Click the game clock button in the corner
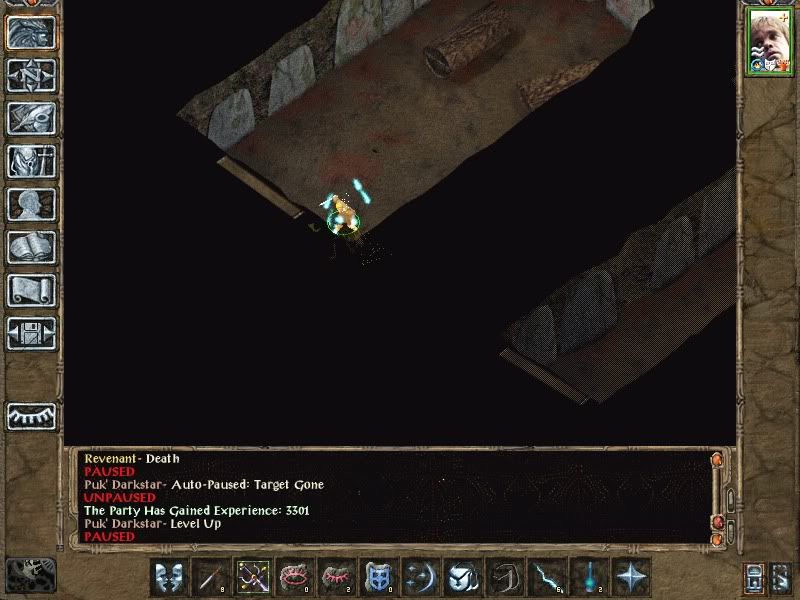The width and height of the screenshot is (800, 600). click(x=30, y=573)
